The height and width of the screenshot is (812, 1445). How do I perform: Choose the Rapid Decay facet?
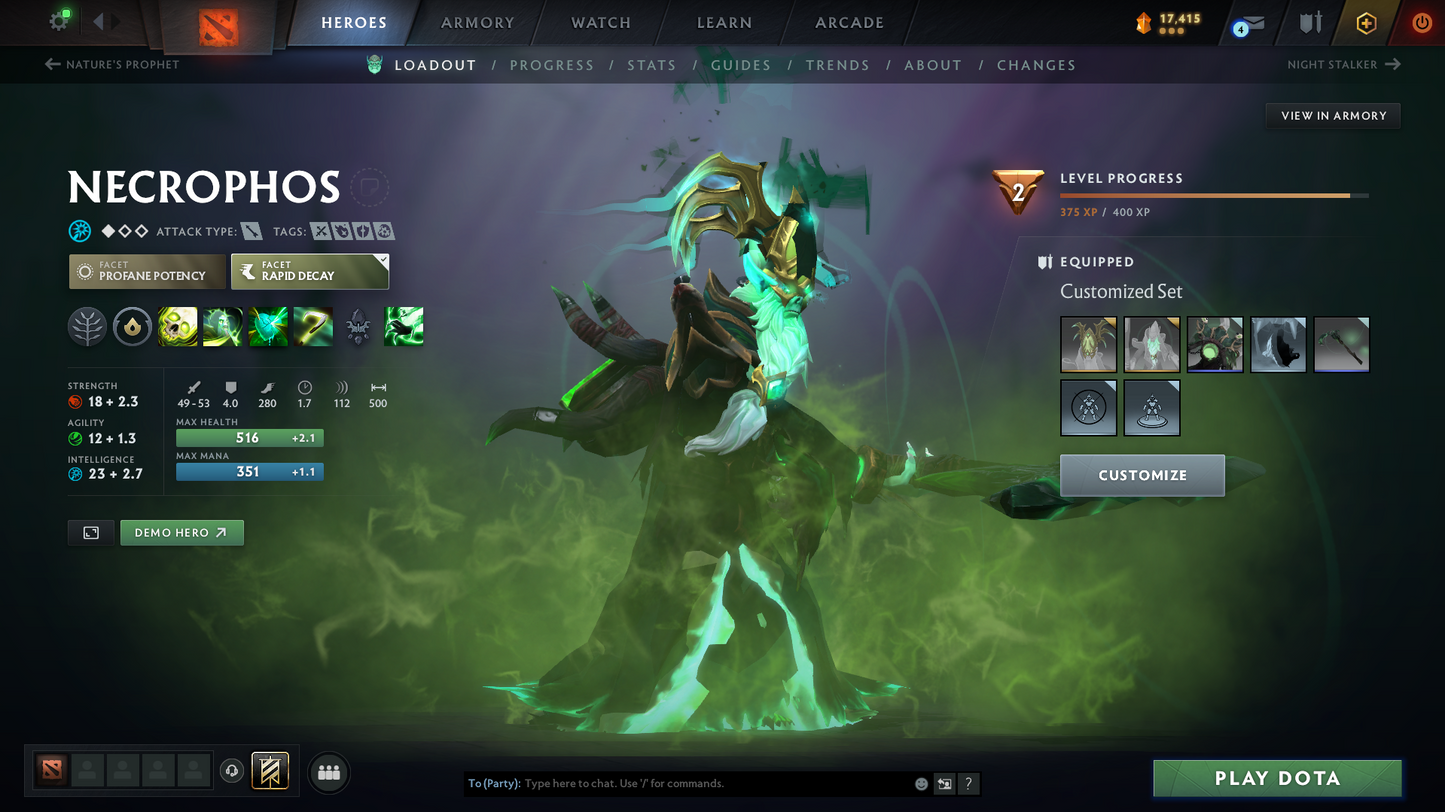click(309, 271)
